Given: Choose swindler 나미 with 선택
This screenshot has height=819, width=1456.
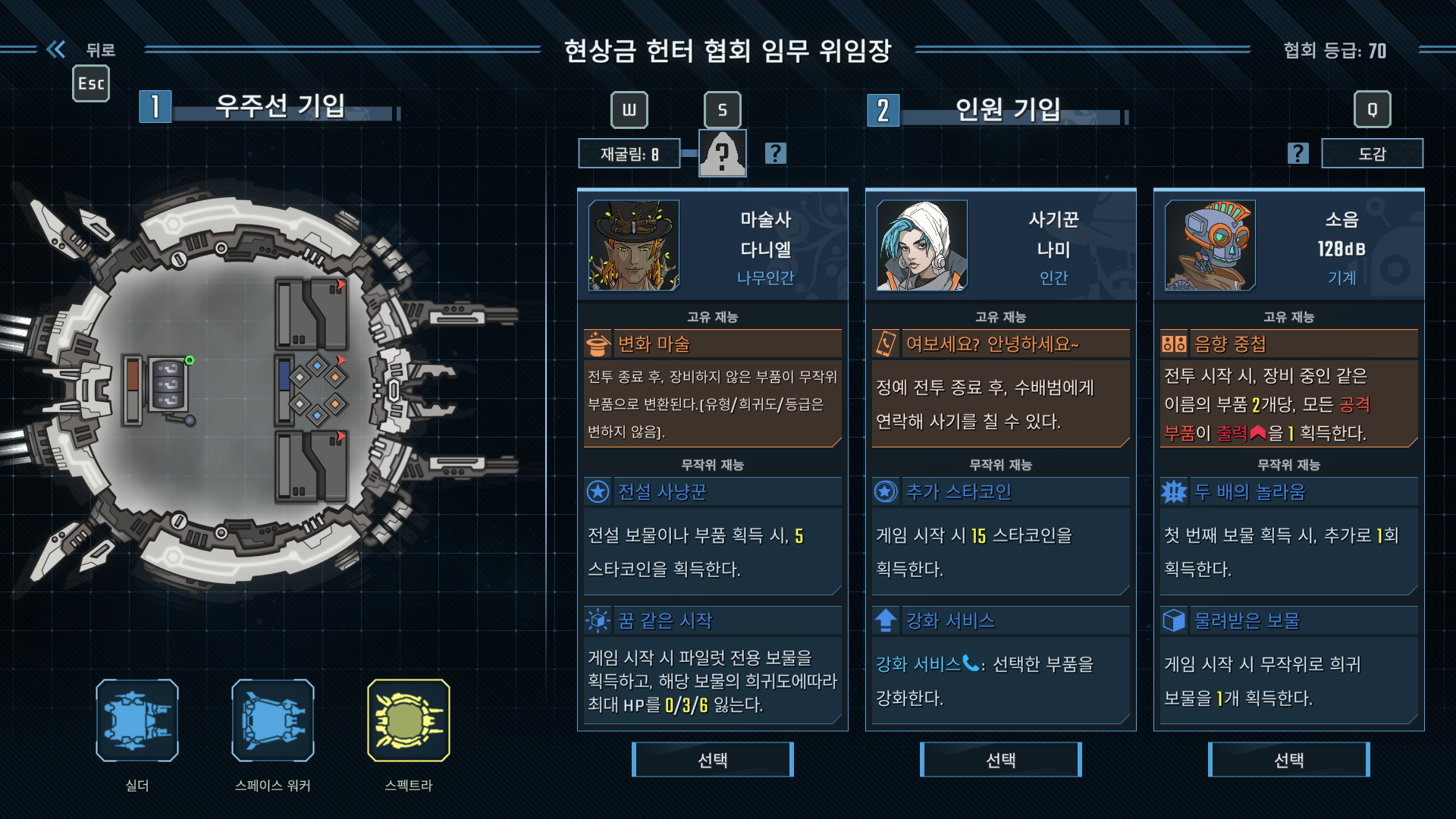Looking at the screenshot, I should [x=1000, y=760].
